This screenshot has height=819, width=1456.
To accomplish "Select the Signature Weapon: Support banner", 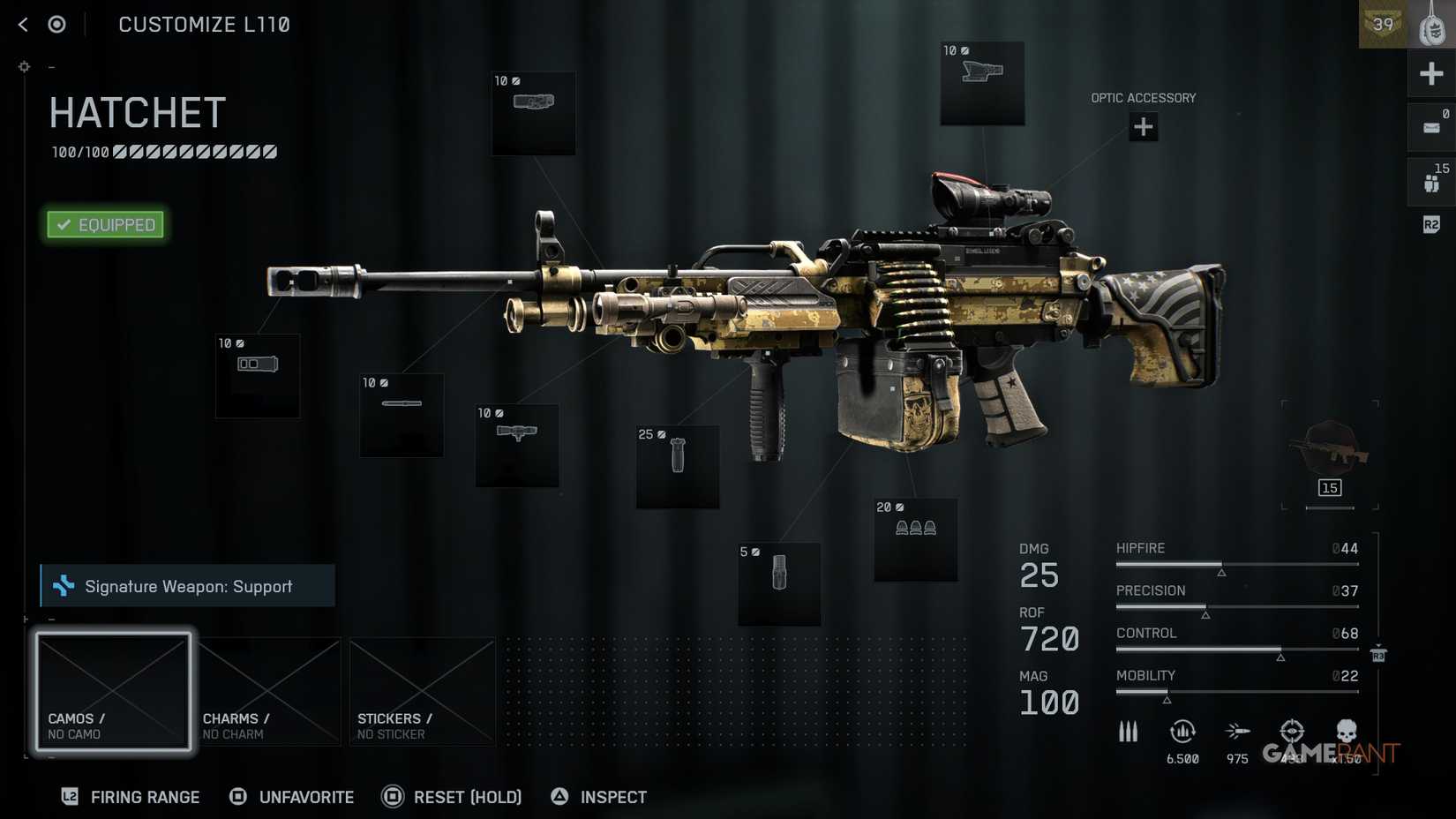I will tap(187, 586).
